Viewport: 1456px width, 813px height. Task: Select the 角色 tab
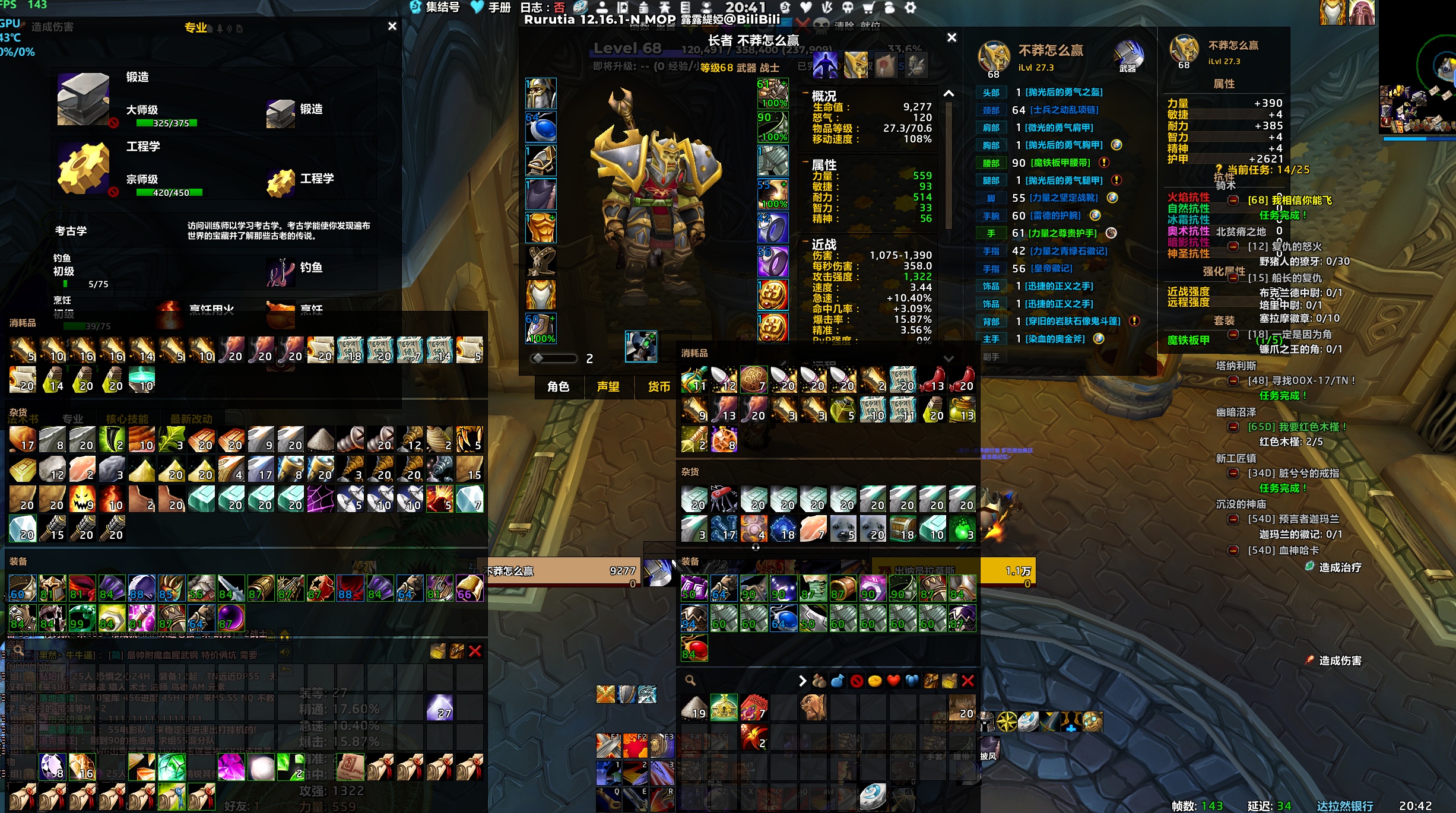(x=558, y=387)
